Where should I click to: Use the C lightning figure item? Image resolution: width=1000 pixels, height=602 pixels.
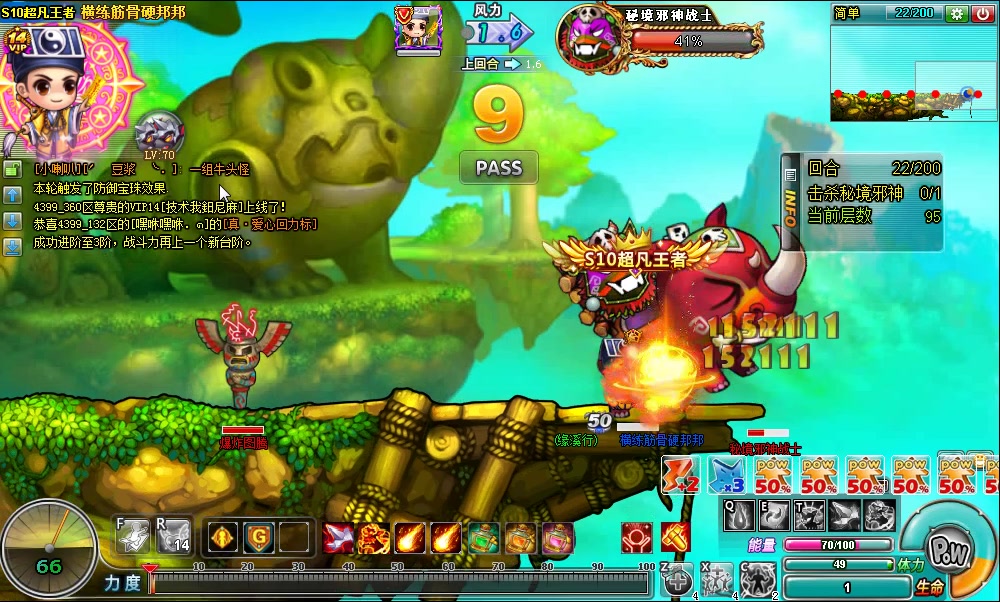coord(757,580)
